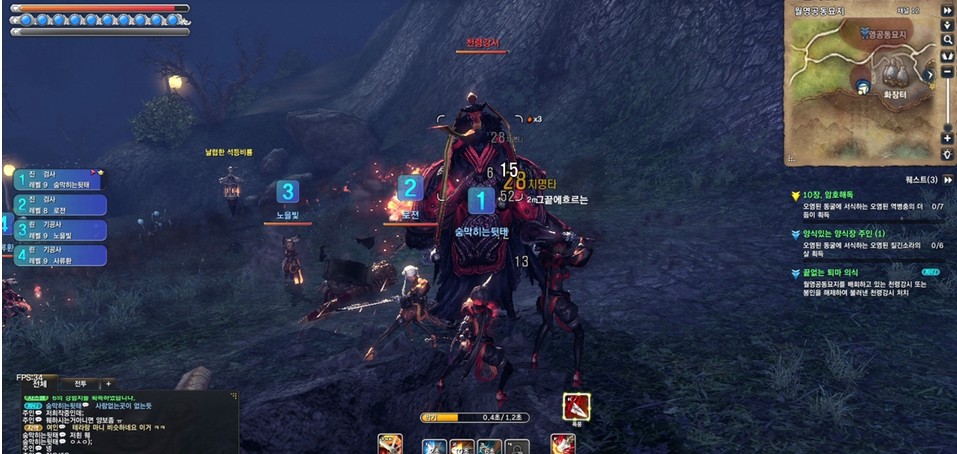Screen dimensions: 957x454
Task: Select party member 1 숨막히는뒷태 frame
Action: tap(60, 180)
